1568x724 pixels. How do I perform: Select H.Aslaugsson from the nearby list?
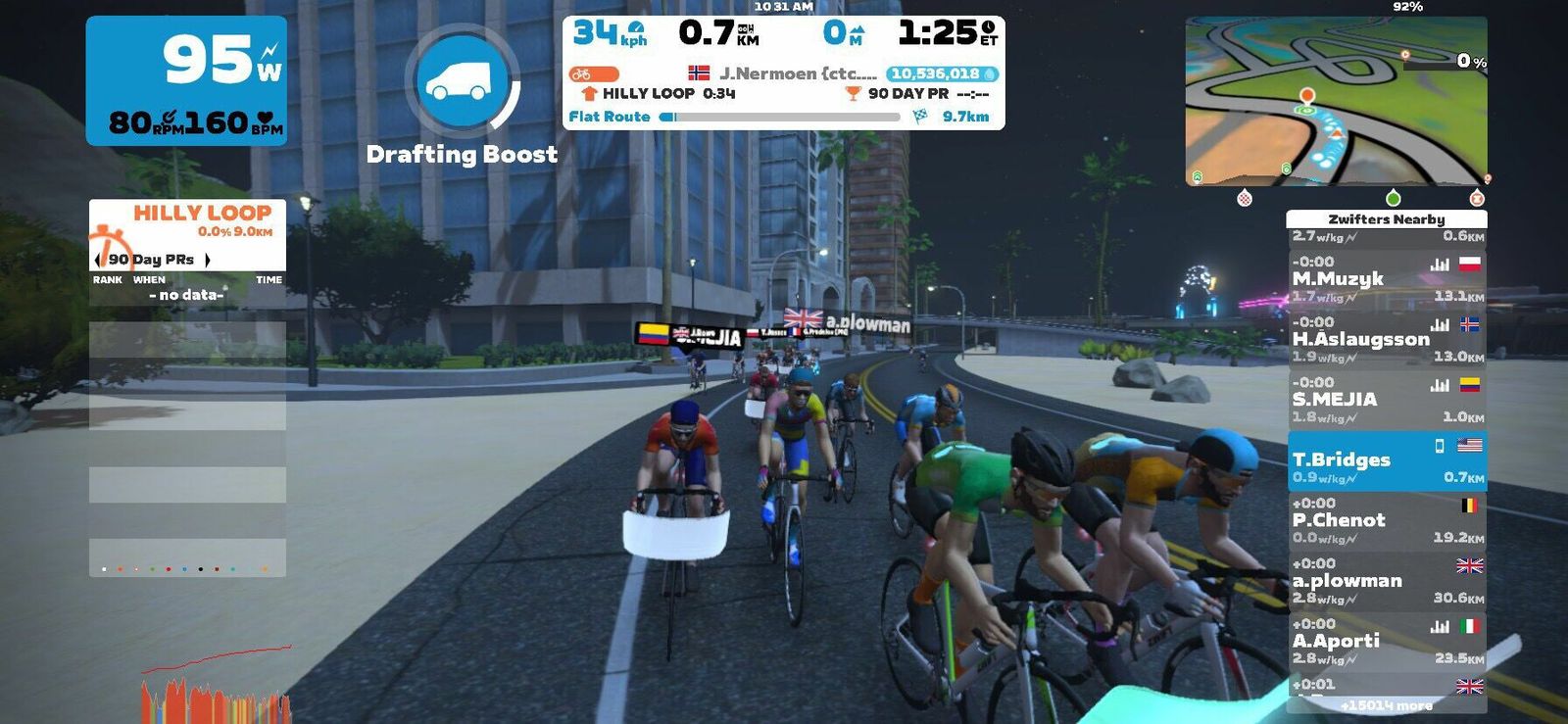(x=1386, y=339)
